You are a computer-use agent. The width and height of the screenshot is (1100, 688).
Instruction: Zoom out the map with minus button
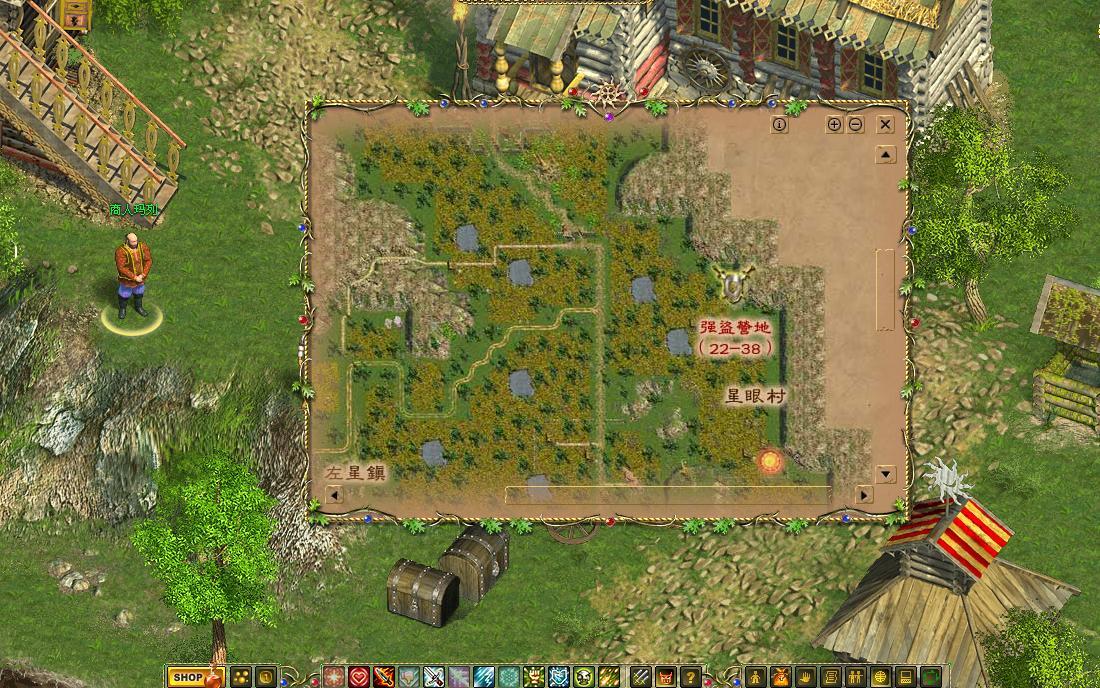856,125
